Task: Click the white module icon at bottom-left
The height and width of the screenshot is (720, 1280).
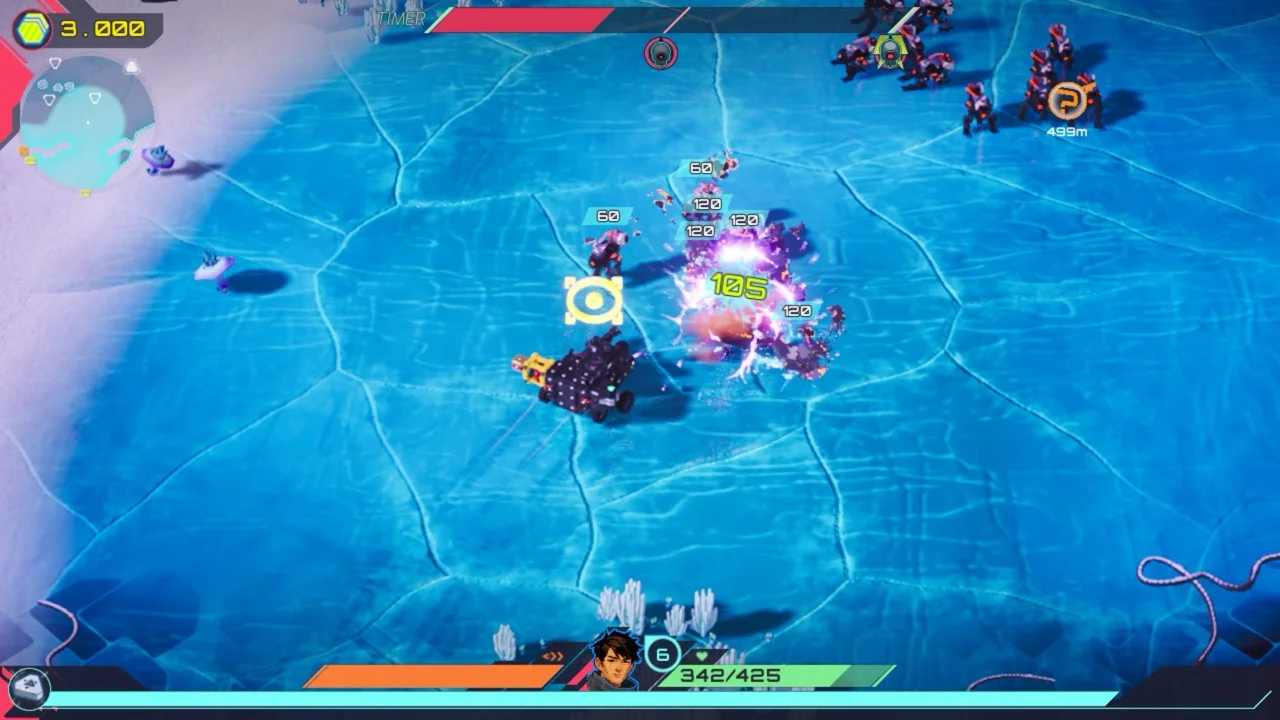Action: coord(28,687)
